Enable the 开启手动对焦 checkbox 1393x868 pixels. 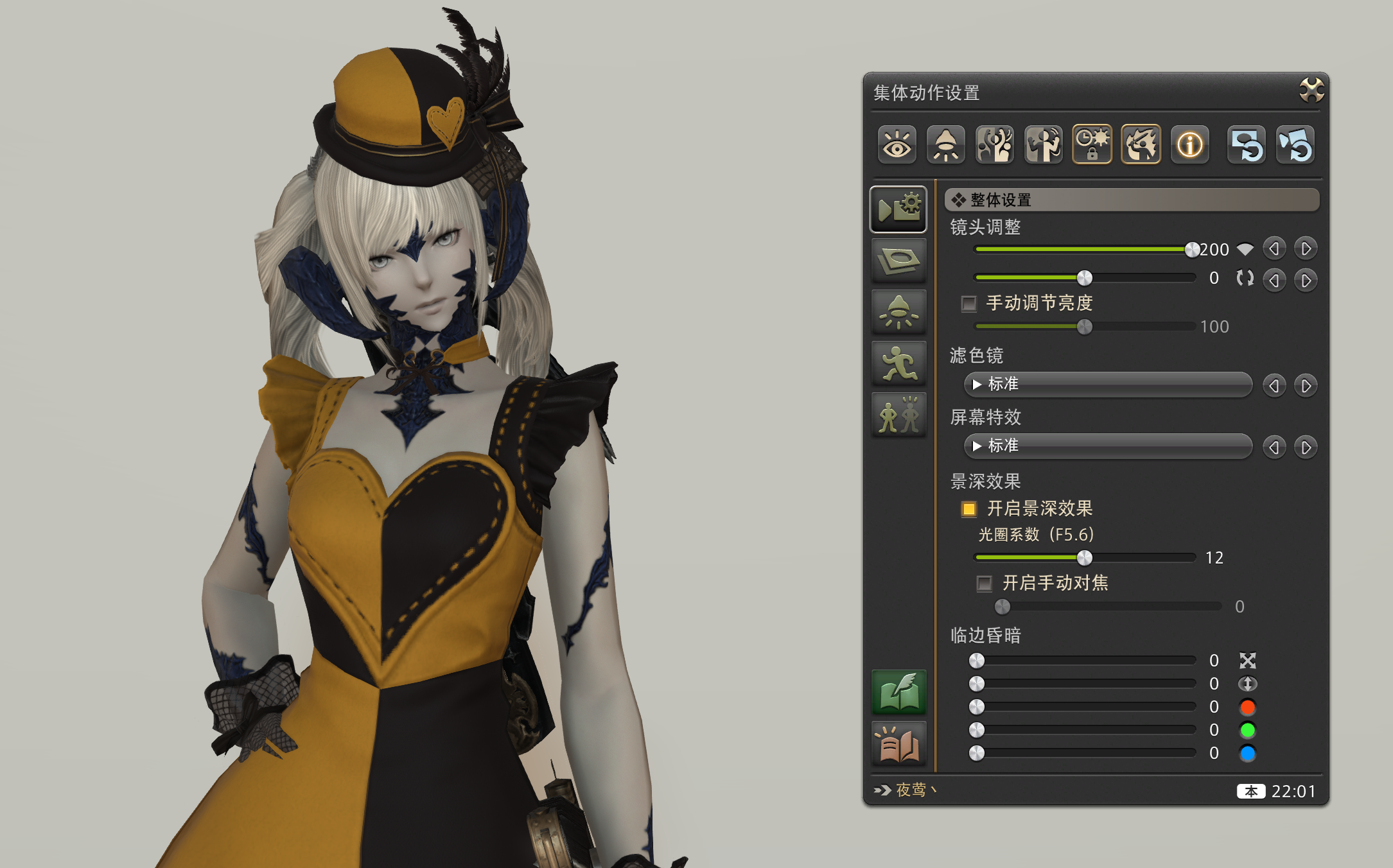[985, 583]
